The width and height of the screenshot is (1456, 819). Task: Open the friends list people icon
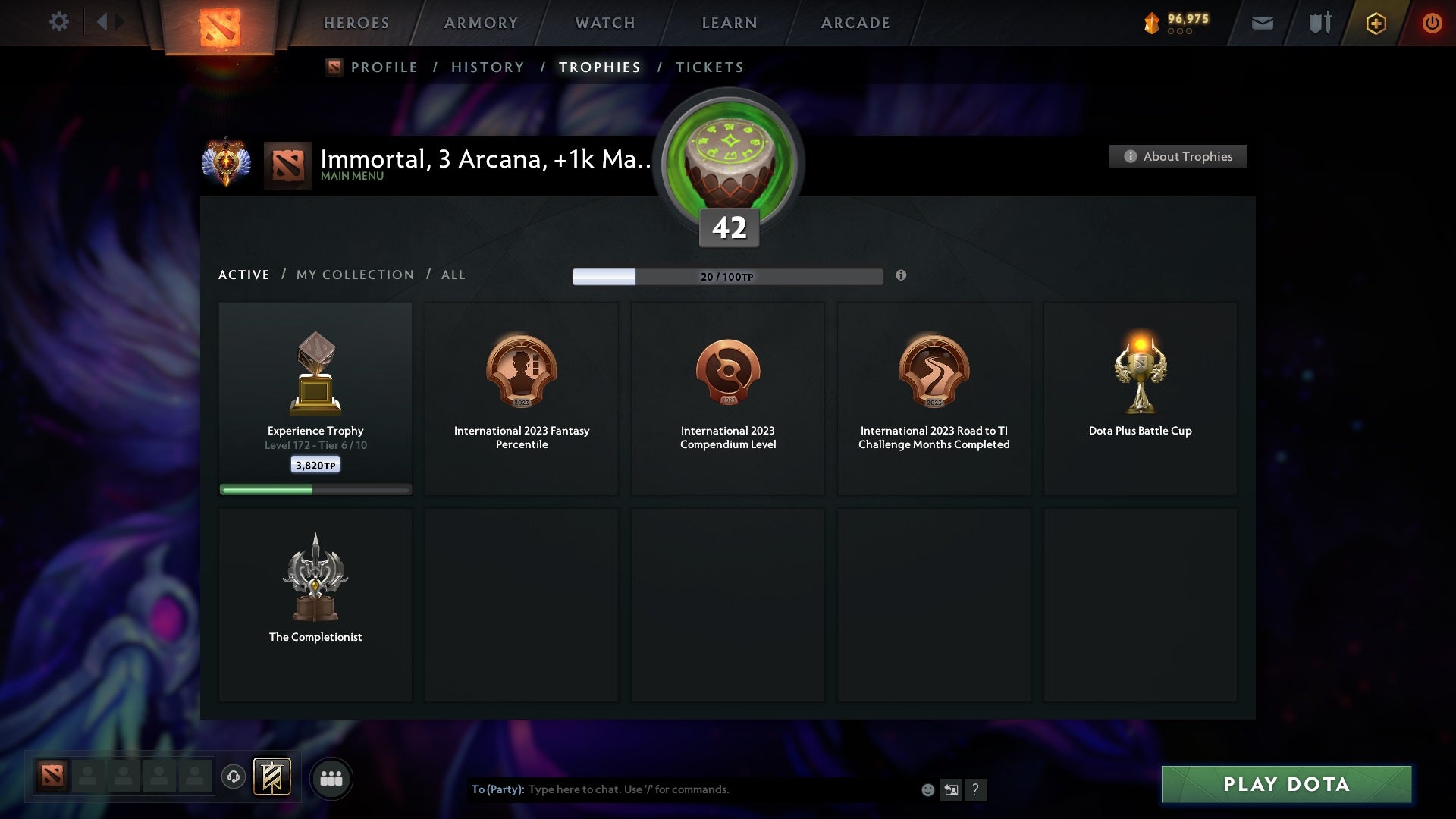331,778
